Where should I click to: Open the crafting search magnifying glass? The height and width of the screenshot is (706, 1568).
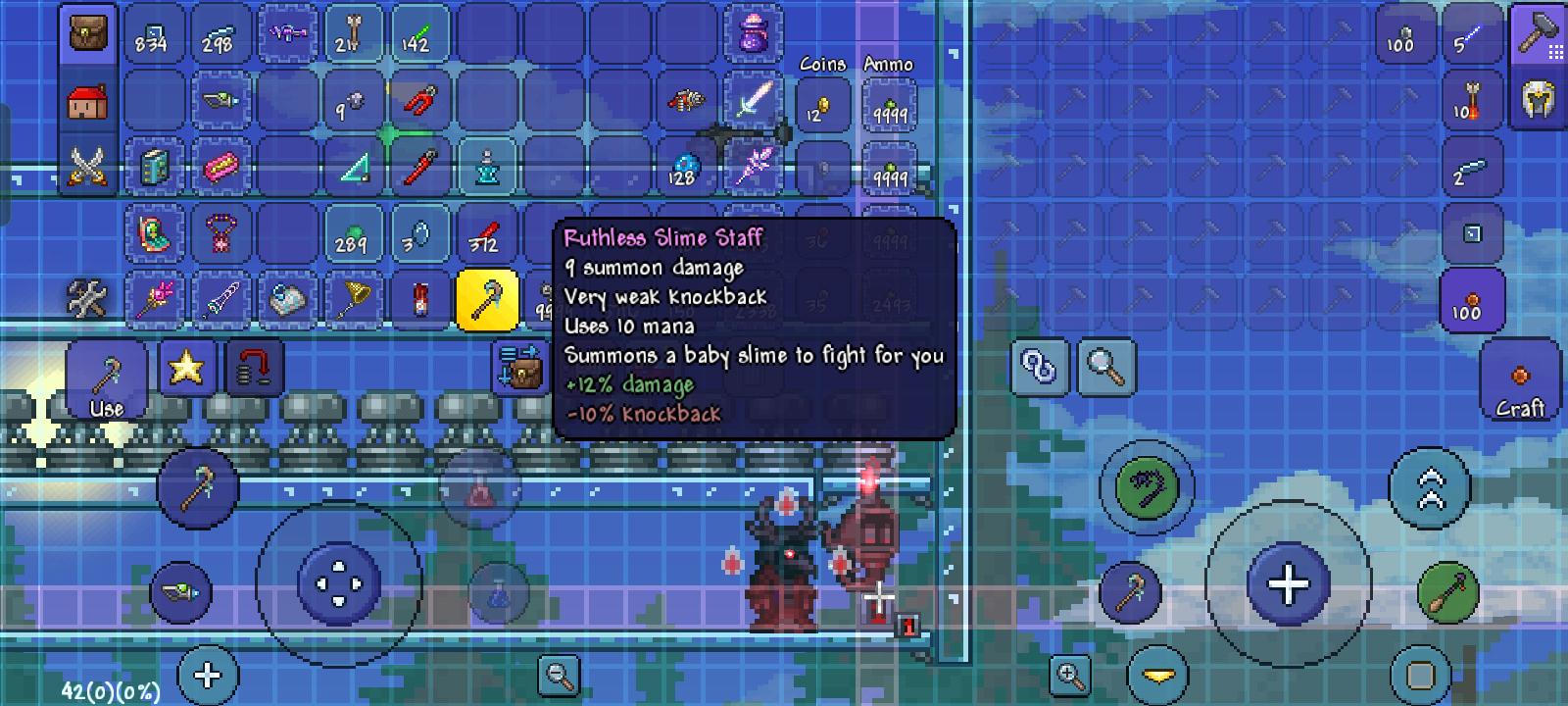(1104, 367)
